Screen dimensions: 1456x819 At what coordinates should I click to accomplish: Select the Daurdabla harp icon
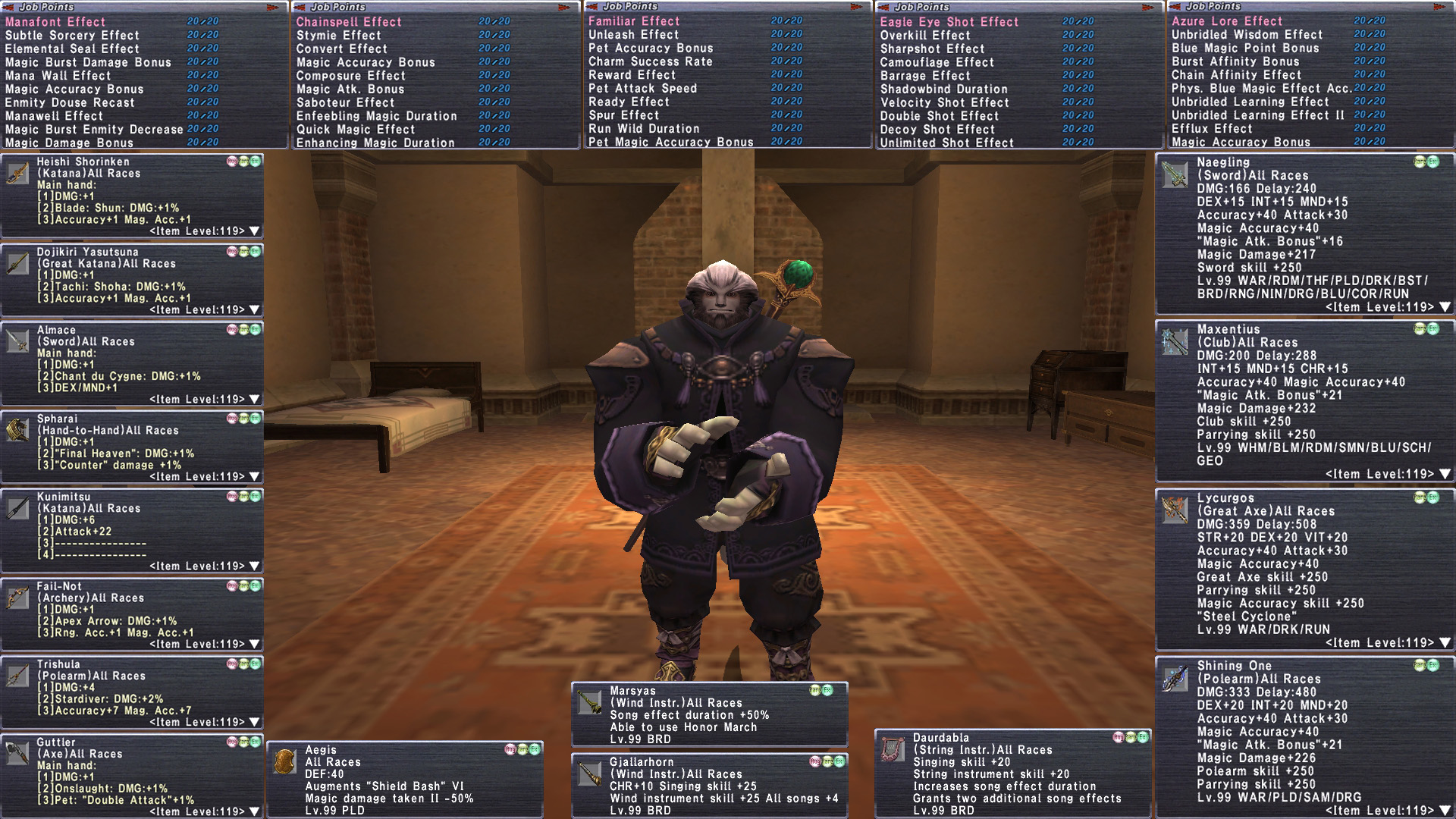point(893,749)
